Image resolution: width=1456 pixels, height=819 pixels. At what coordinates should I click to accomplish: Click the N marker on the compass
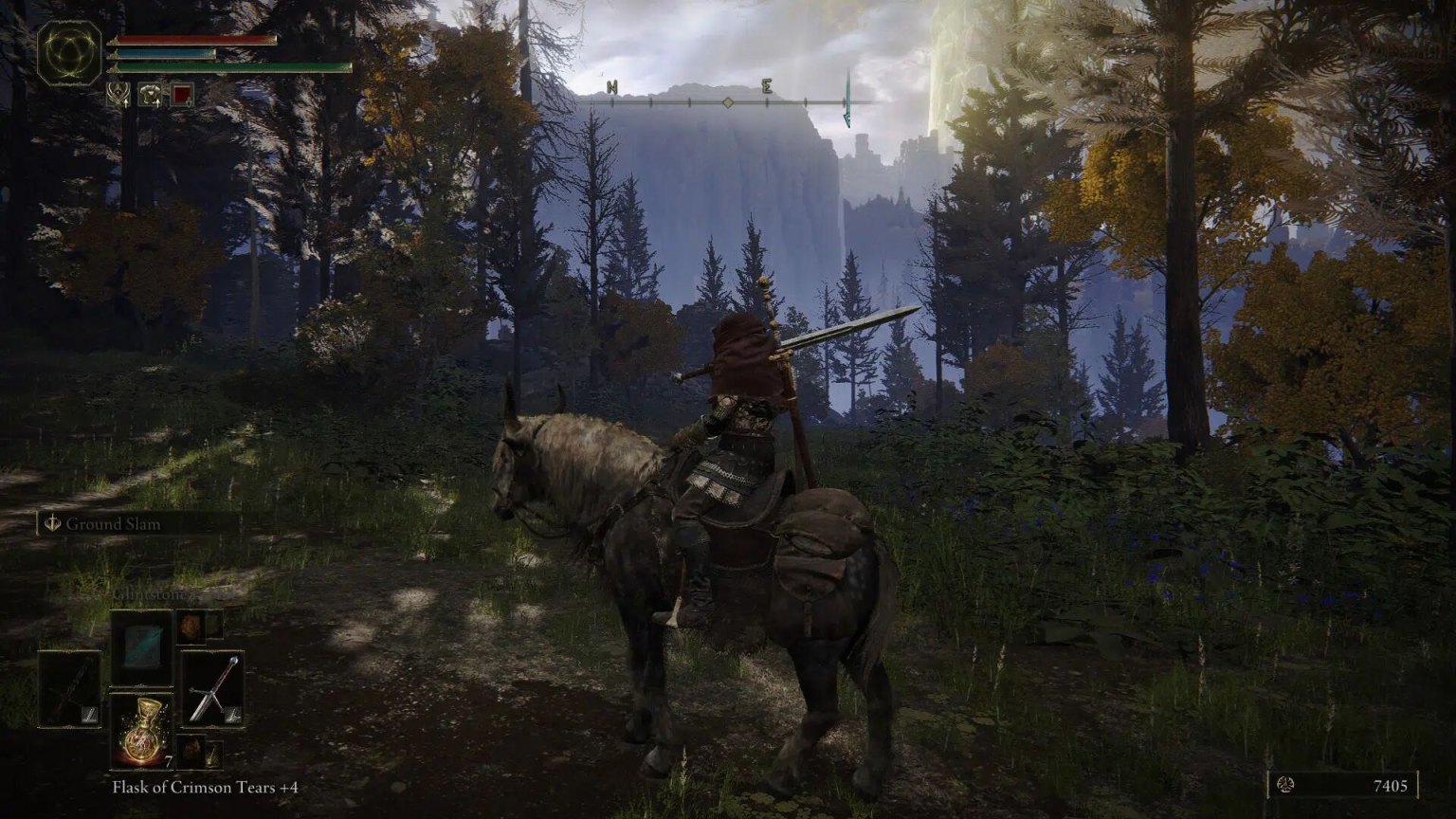point(611,84)
